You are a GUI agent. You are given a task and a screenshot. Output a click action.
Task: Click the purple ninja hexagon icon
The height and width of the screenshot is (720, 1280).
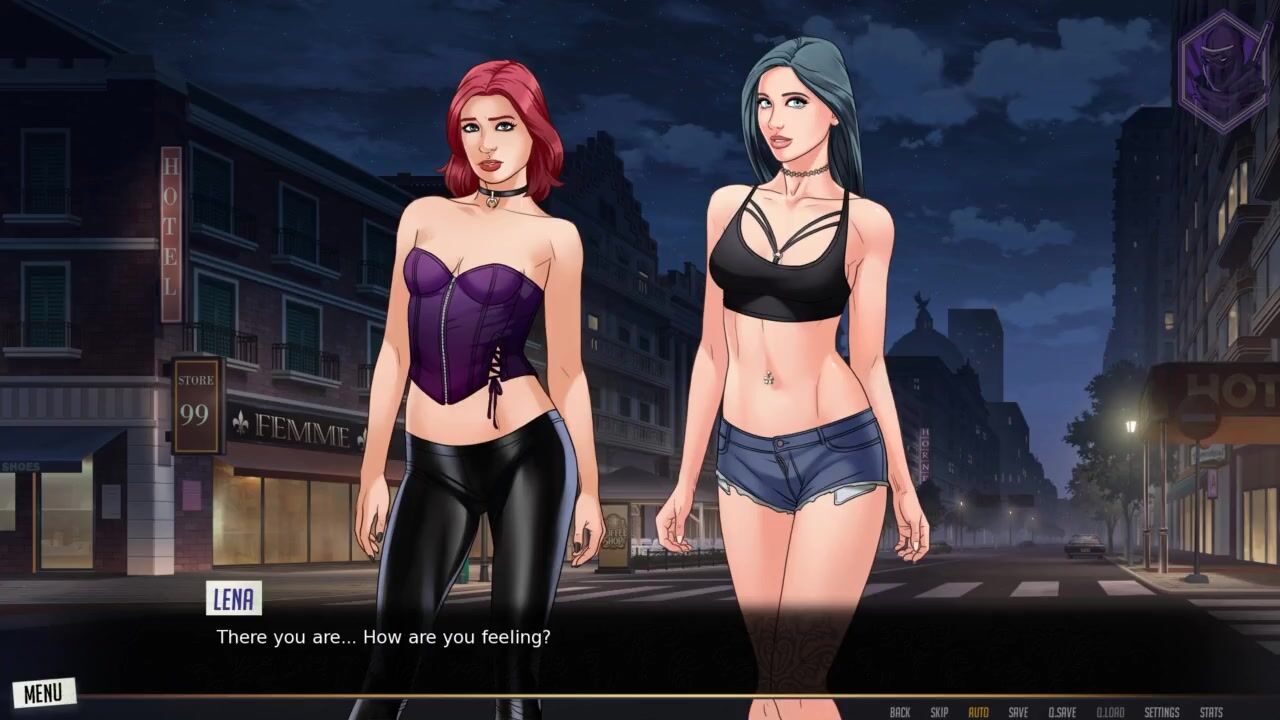coord(1224,70)
